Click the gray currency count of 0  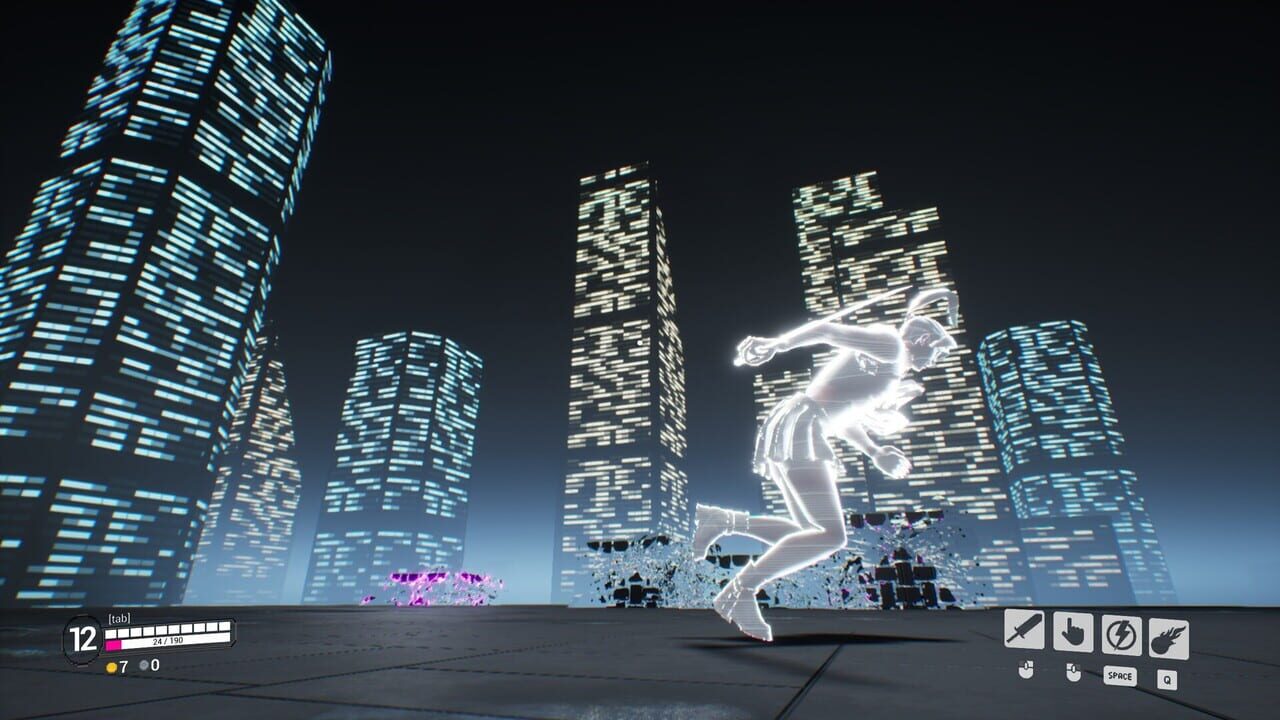[x=155, y=665]
